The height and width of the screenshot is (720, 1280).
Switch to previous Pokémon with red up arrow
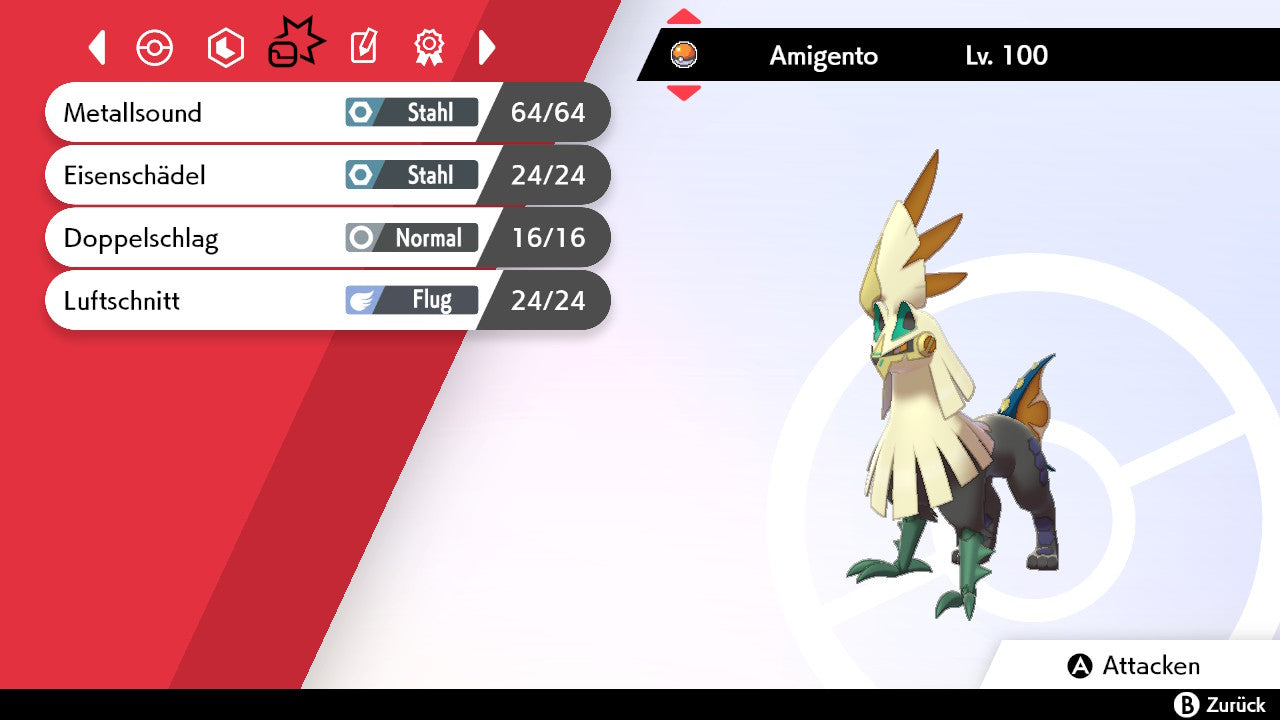click(x=684, y=17)
